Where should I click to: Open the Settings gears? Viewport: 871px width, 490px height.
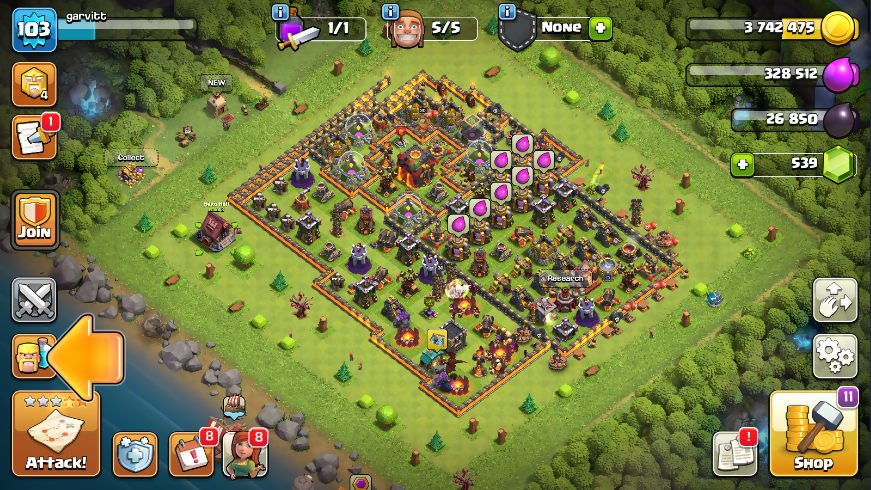[834, 355]
